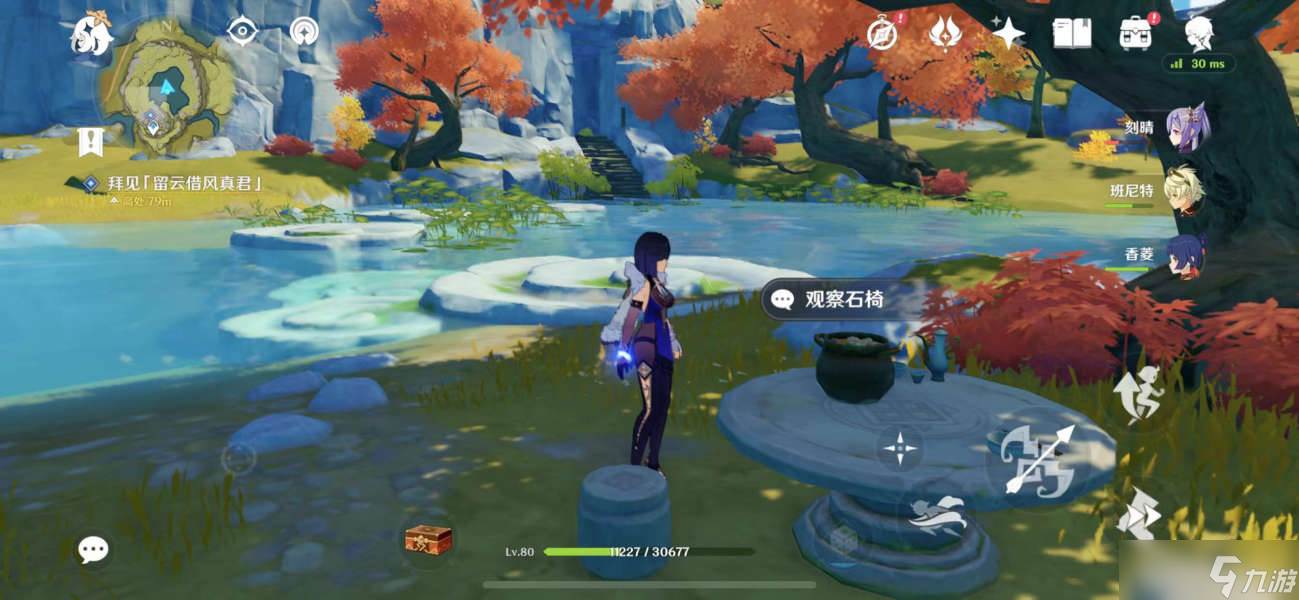Toggle the aiming mode crosshair button

(900, 448)
